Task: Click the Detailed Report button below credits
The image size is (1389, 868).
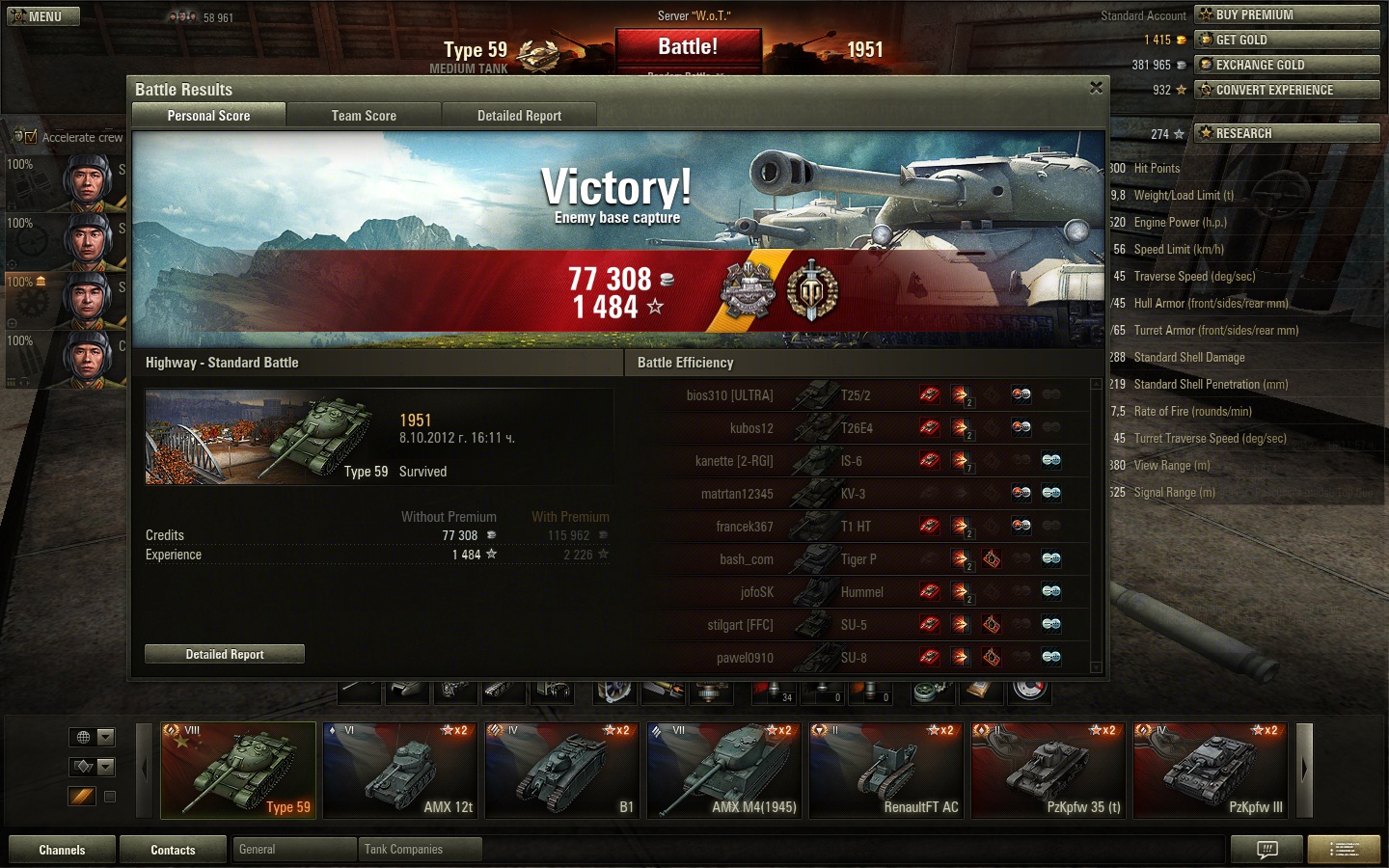Action: [225, 654]
